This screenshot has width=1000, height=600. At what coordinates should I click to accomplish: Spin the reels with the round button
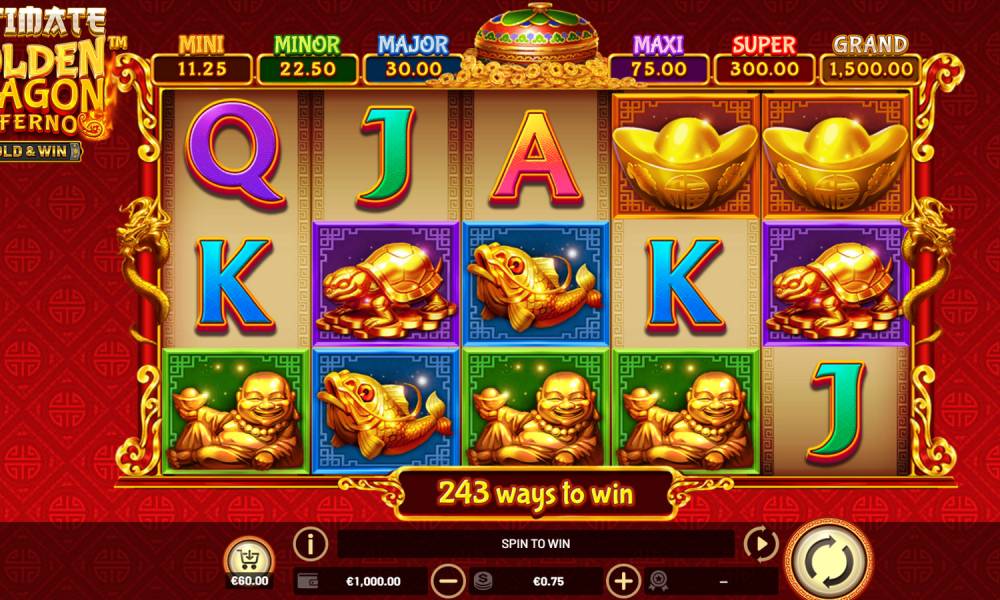point(829,556)
